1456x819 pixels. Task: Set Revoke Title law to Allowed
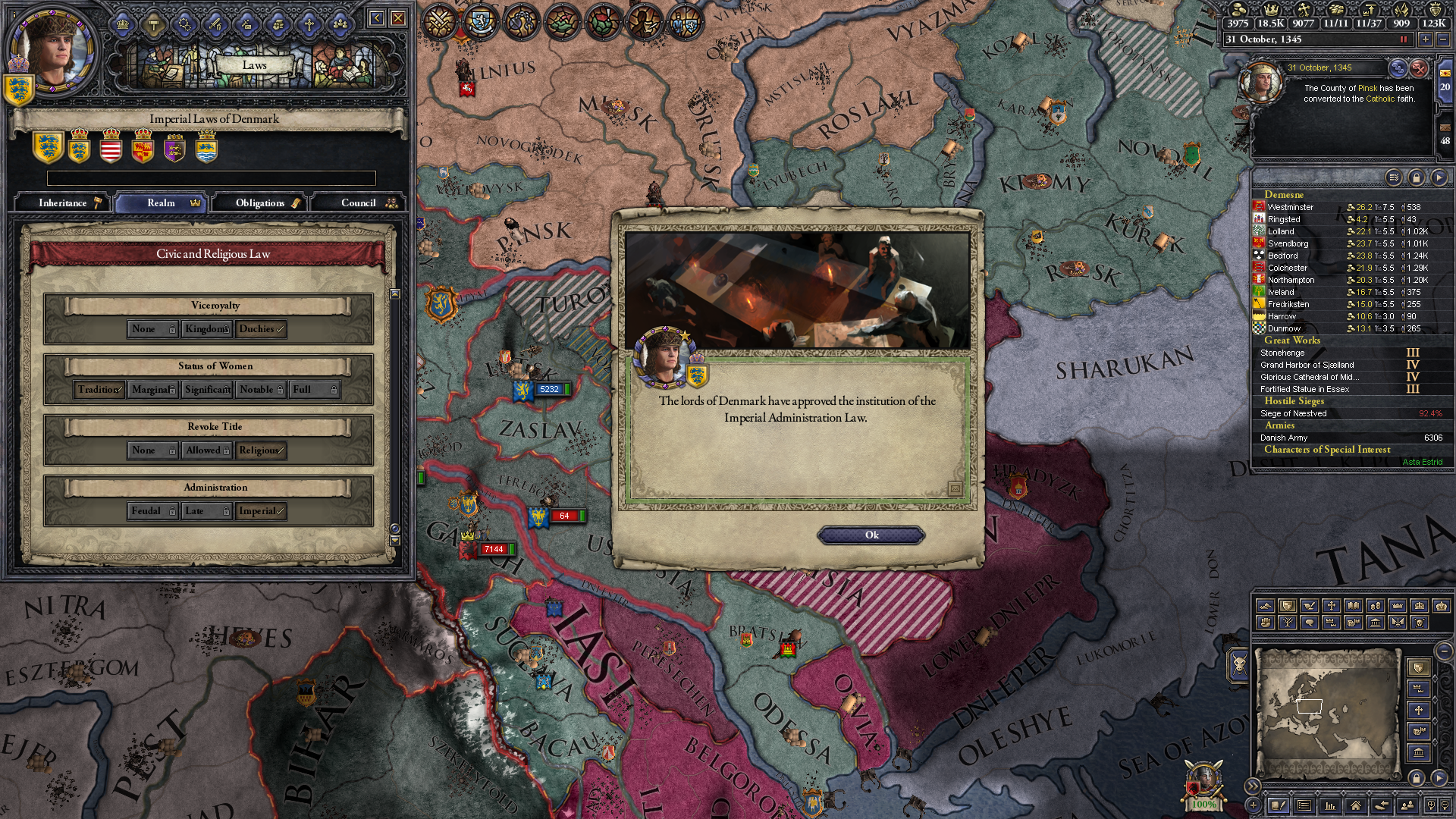(207, 450)
